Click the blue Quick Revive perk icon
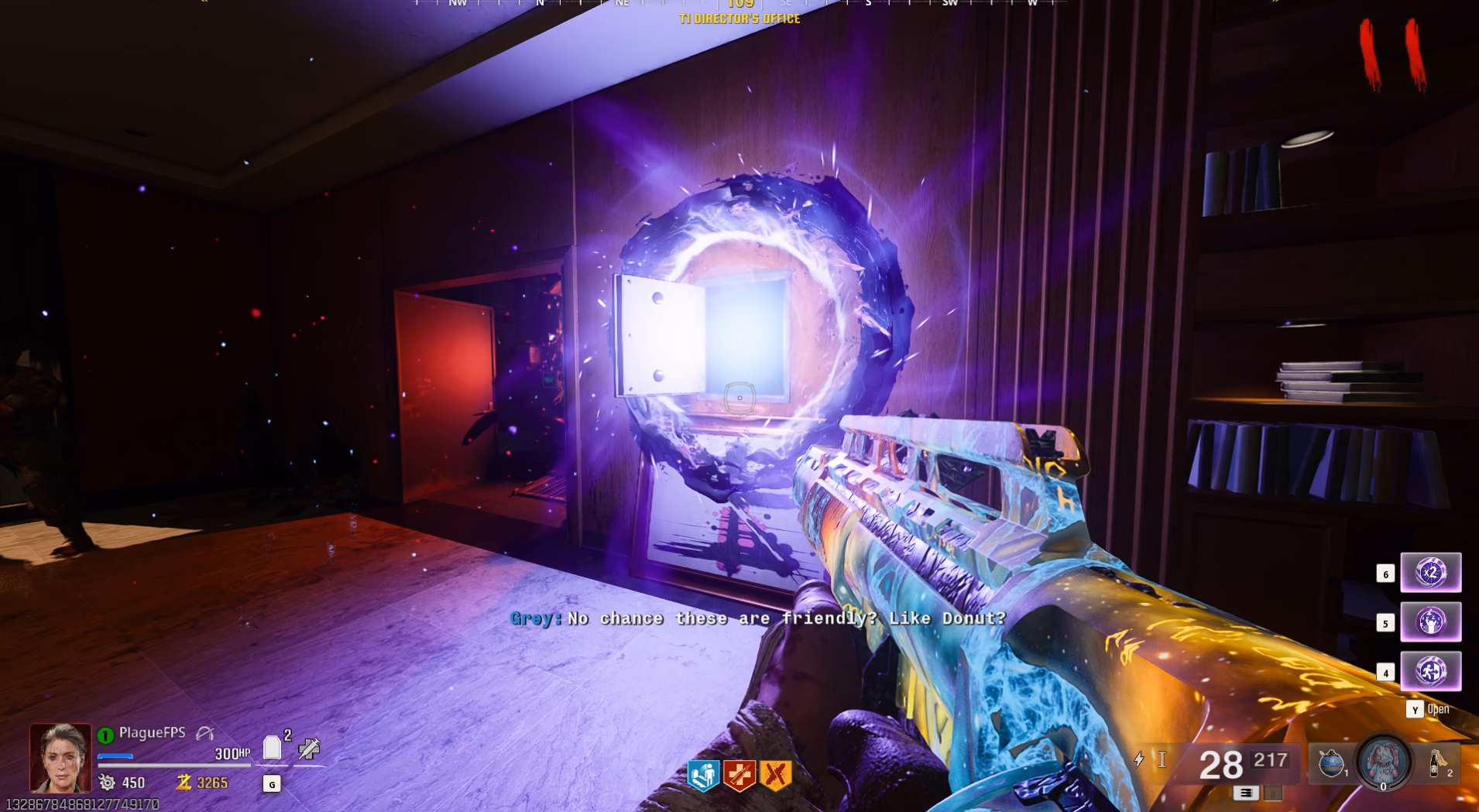Viewport: 1479px width, 812px height. (x=703, y=775)
